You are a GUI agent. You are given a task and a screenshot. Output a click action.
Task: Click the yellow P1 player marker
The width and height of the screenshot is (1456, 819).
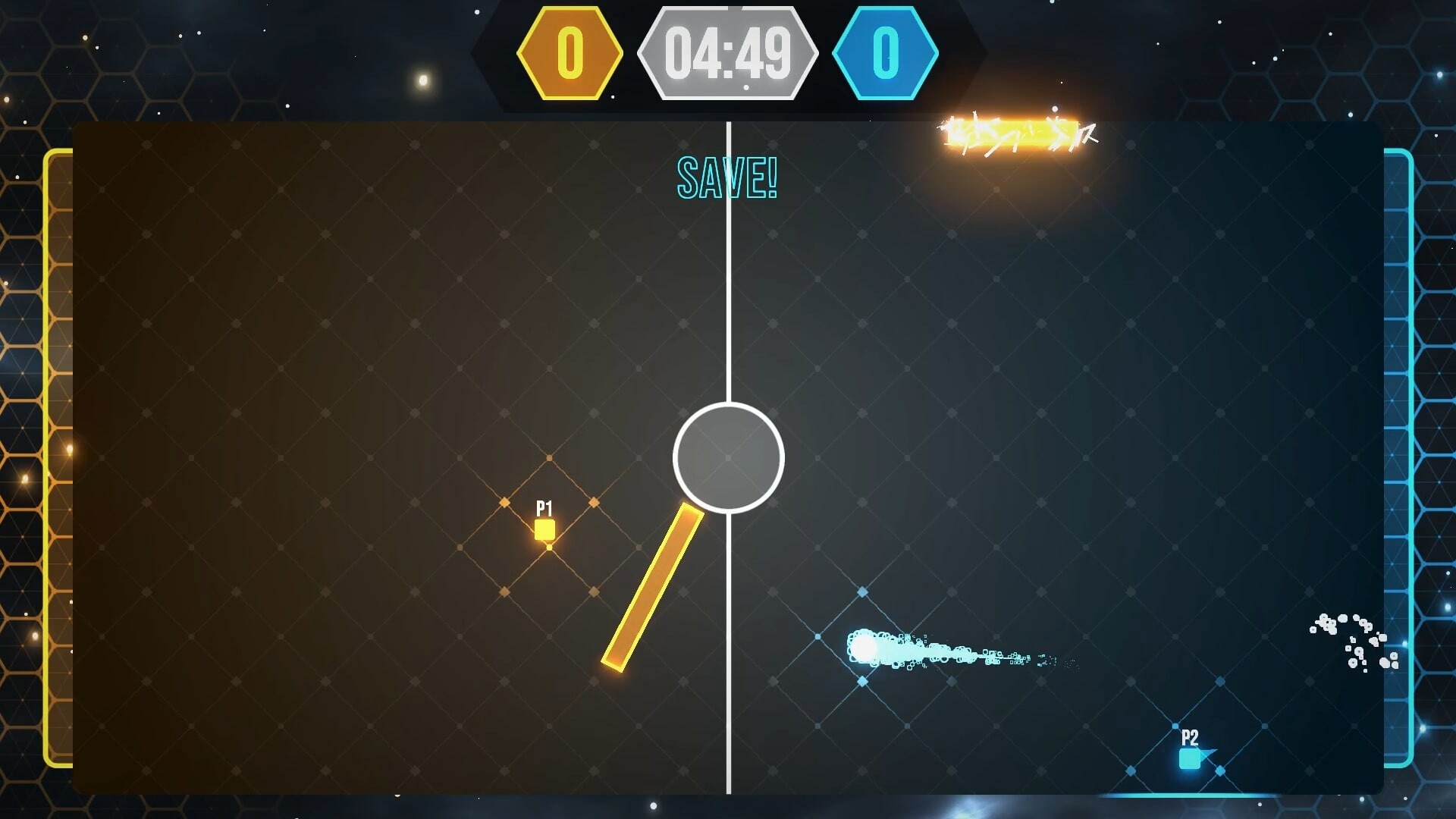(x=545, y=529)
